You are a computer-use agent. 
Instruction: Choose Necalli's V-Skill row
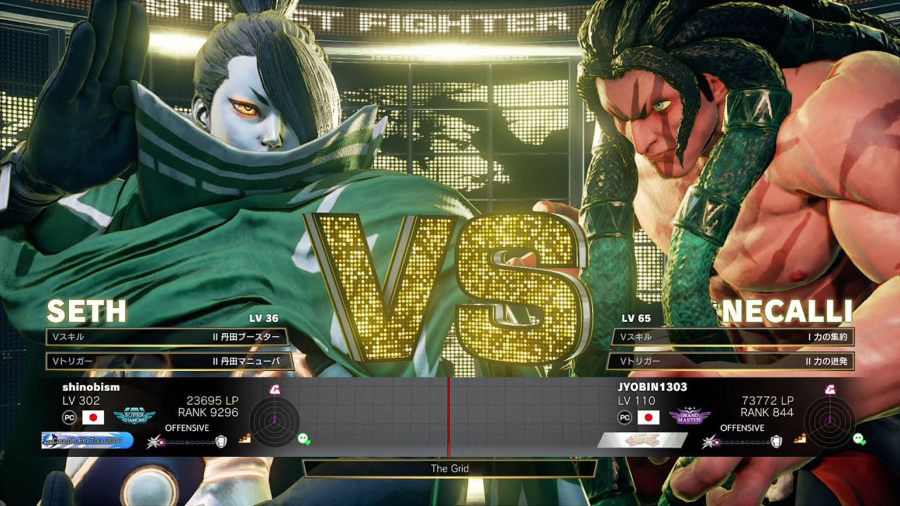coord(733,337)
